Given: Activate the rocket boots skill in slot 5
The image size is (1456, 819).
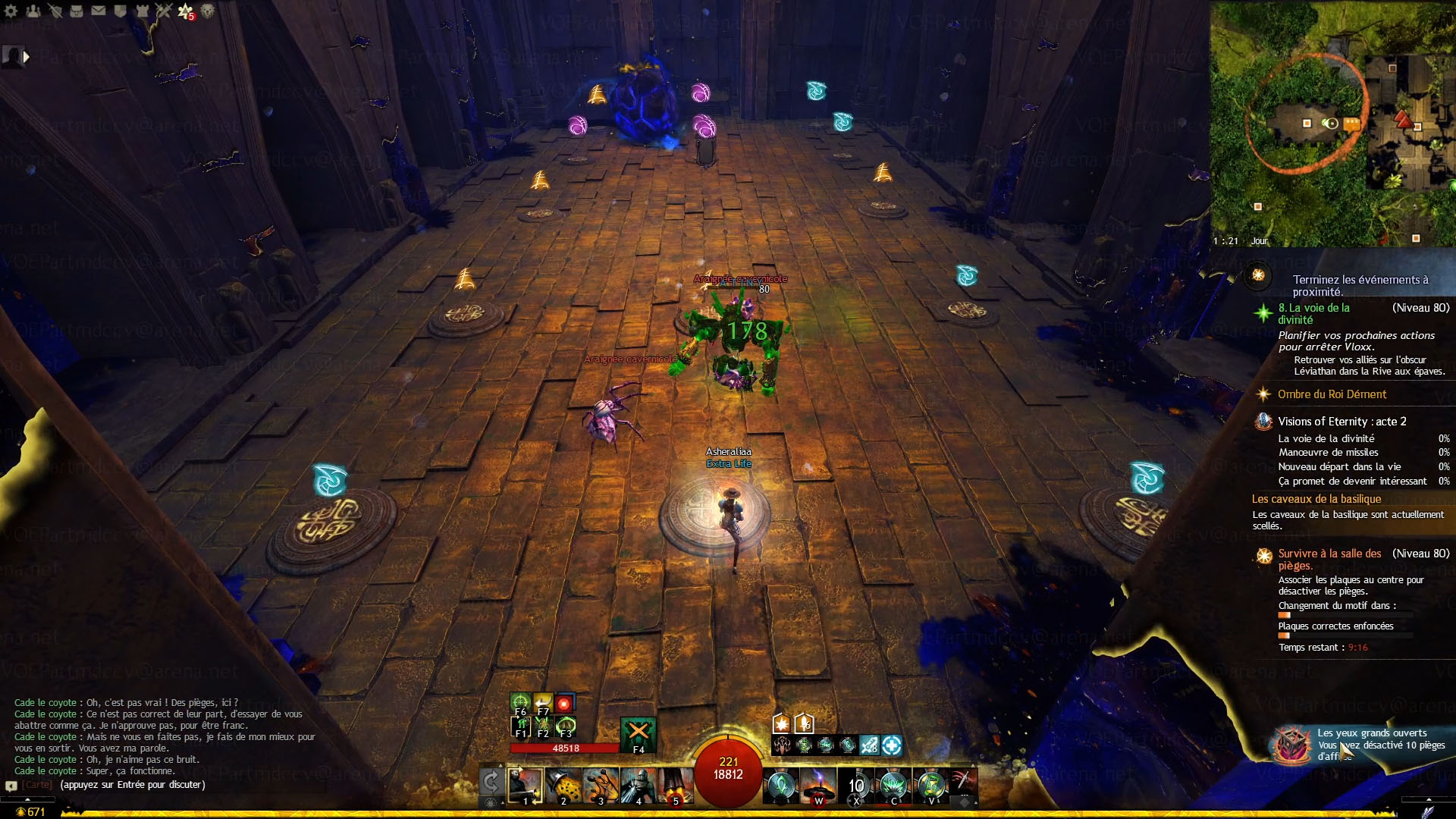Looking at the screenshot, I should (x=675, y=785).
